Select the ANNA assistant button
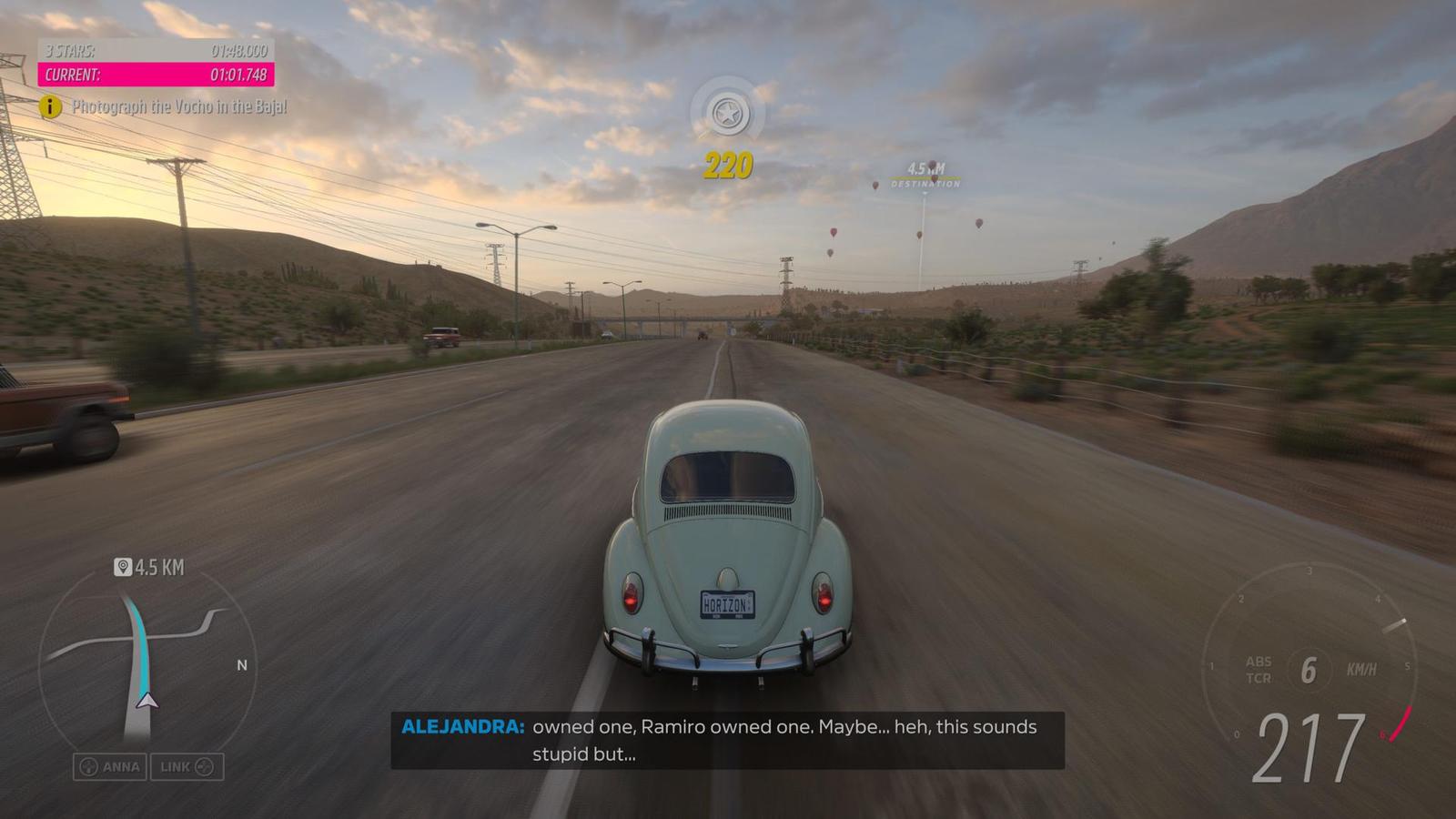The height and width of the screenshot is (819, 1456). coord(110,767)
